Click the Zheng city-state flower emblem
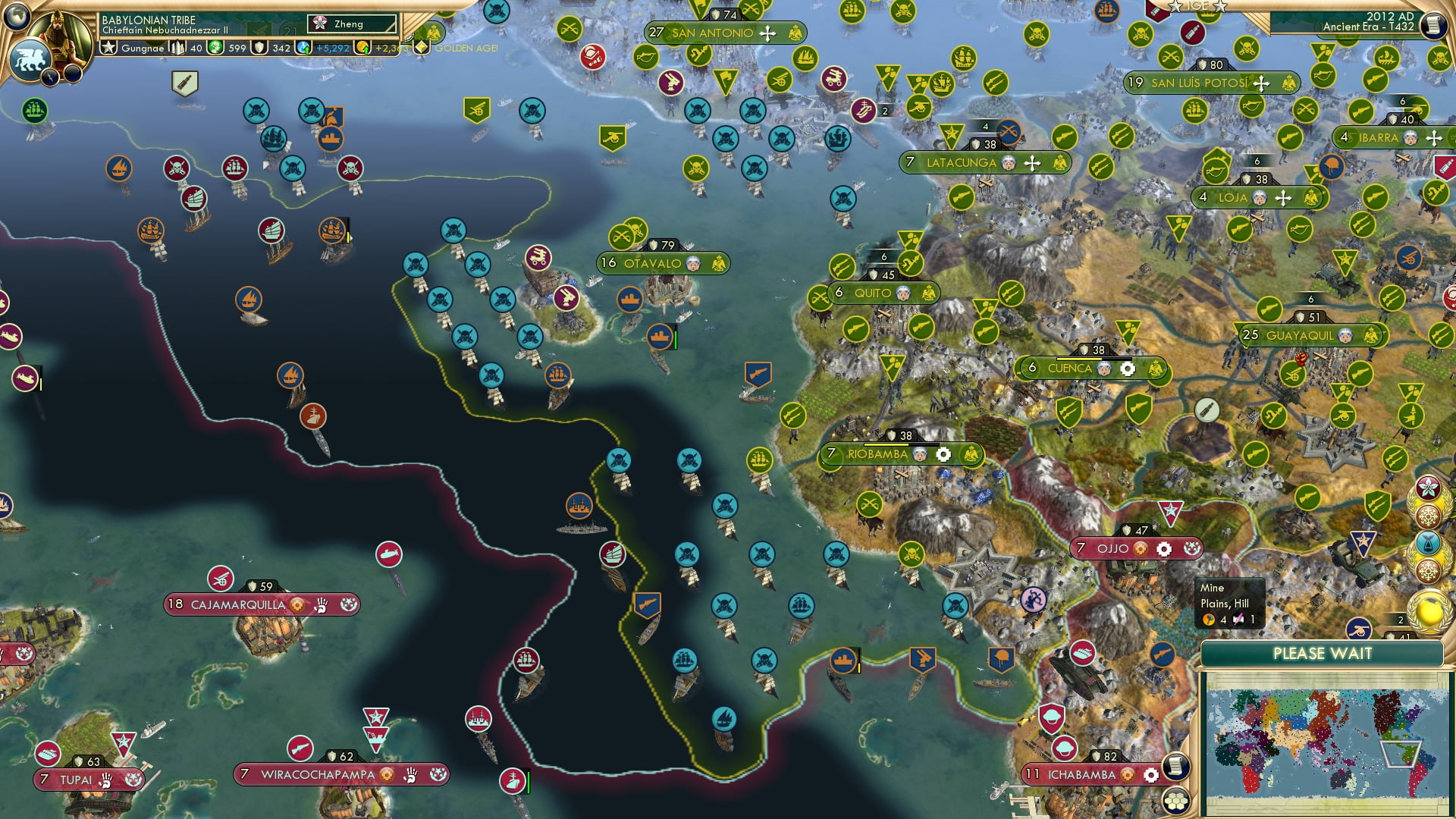 pyautogui.click(x=318, y=24)
